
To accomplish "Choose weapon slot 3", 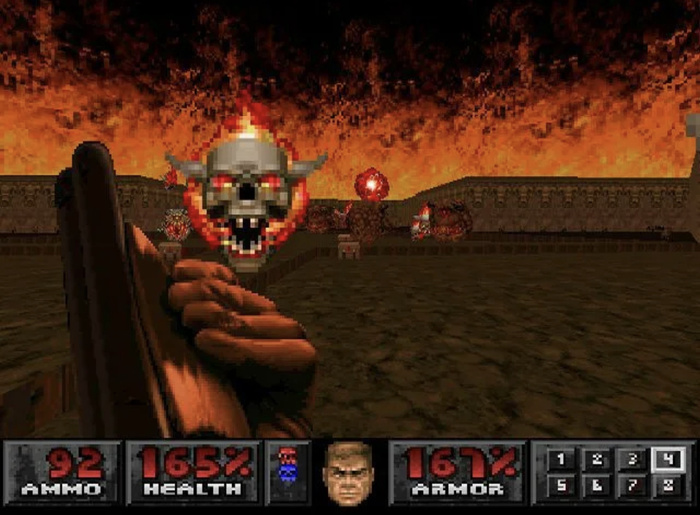I will click(631, 459).
